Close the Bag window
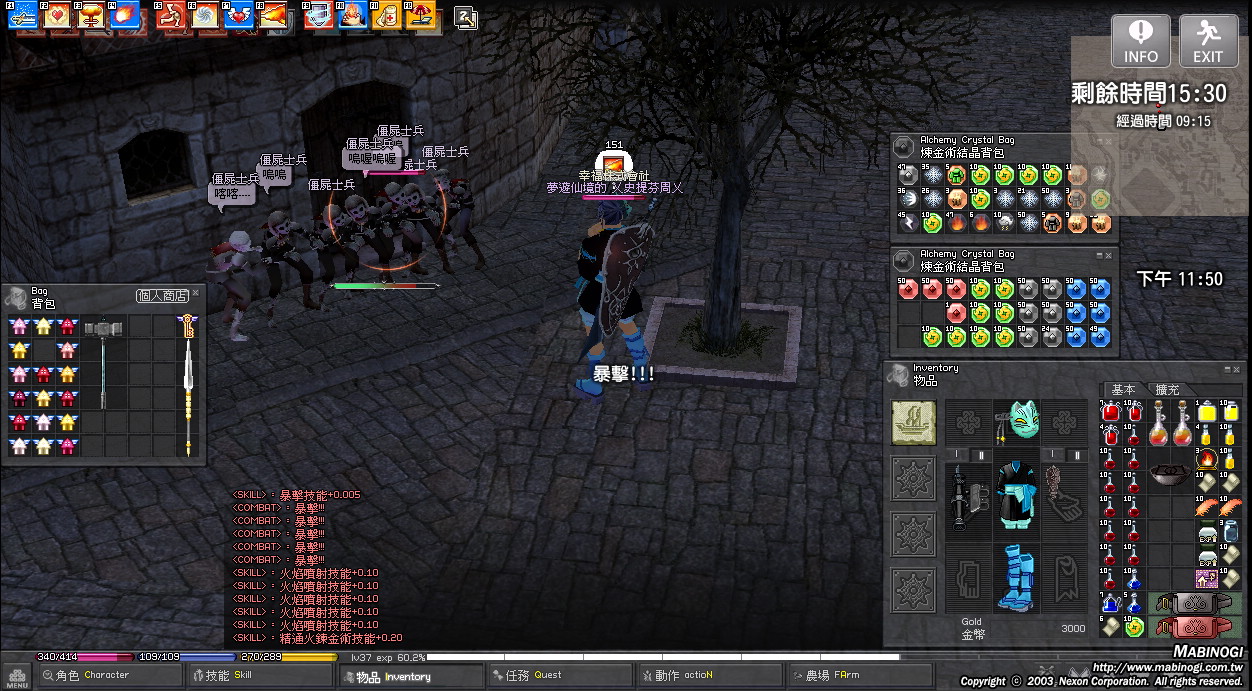Screen dimensions: 1252x691 point(196,293)
